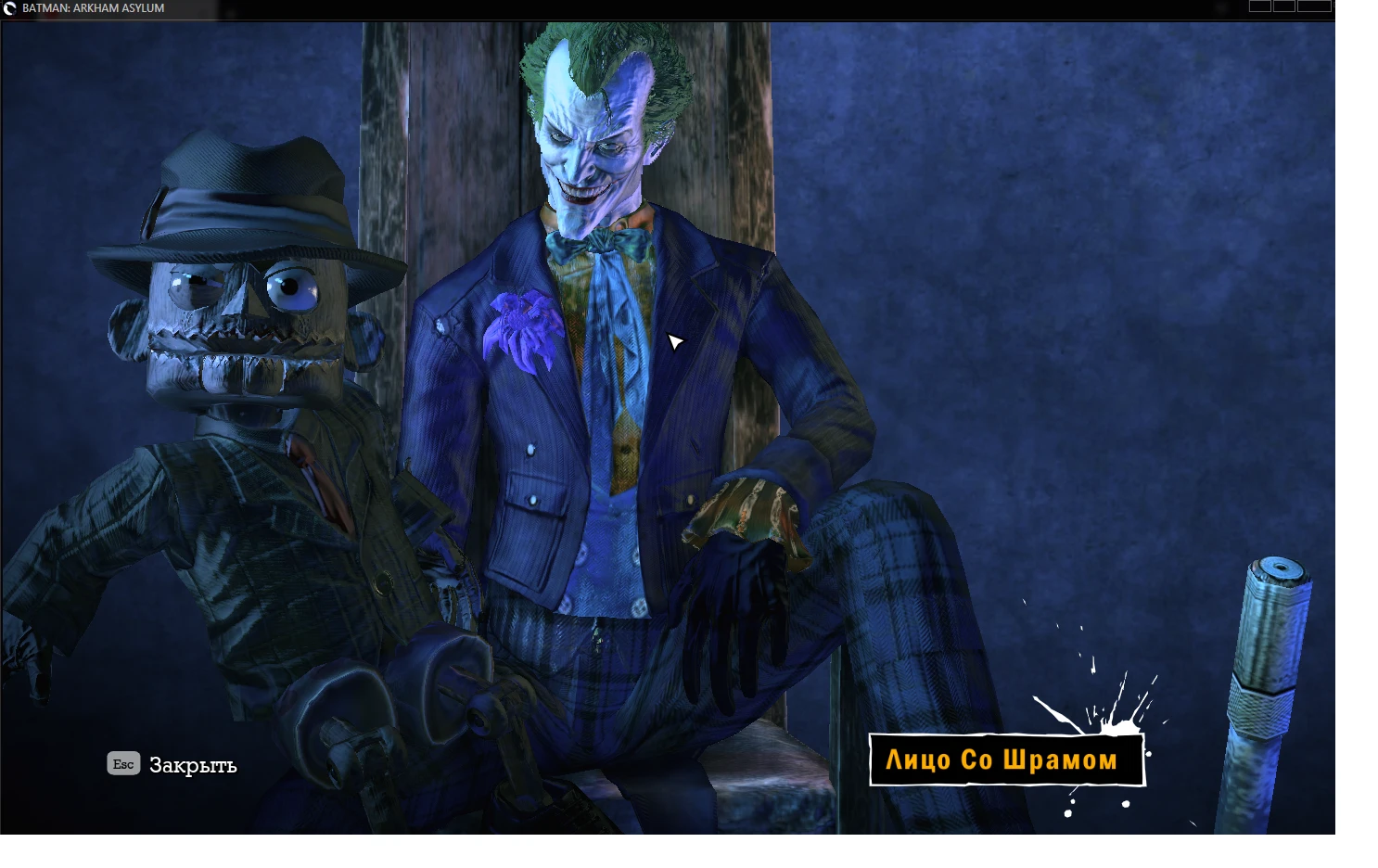
Task: Click the mouse cursor arrow on Joker's chest
Action: [x=674, y=341]
